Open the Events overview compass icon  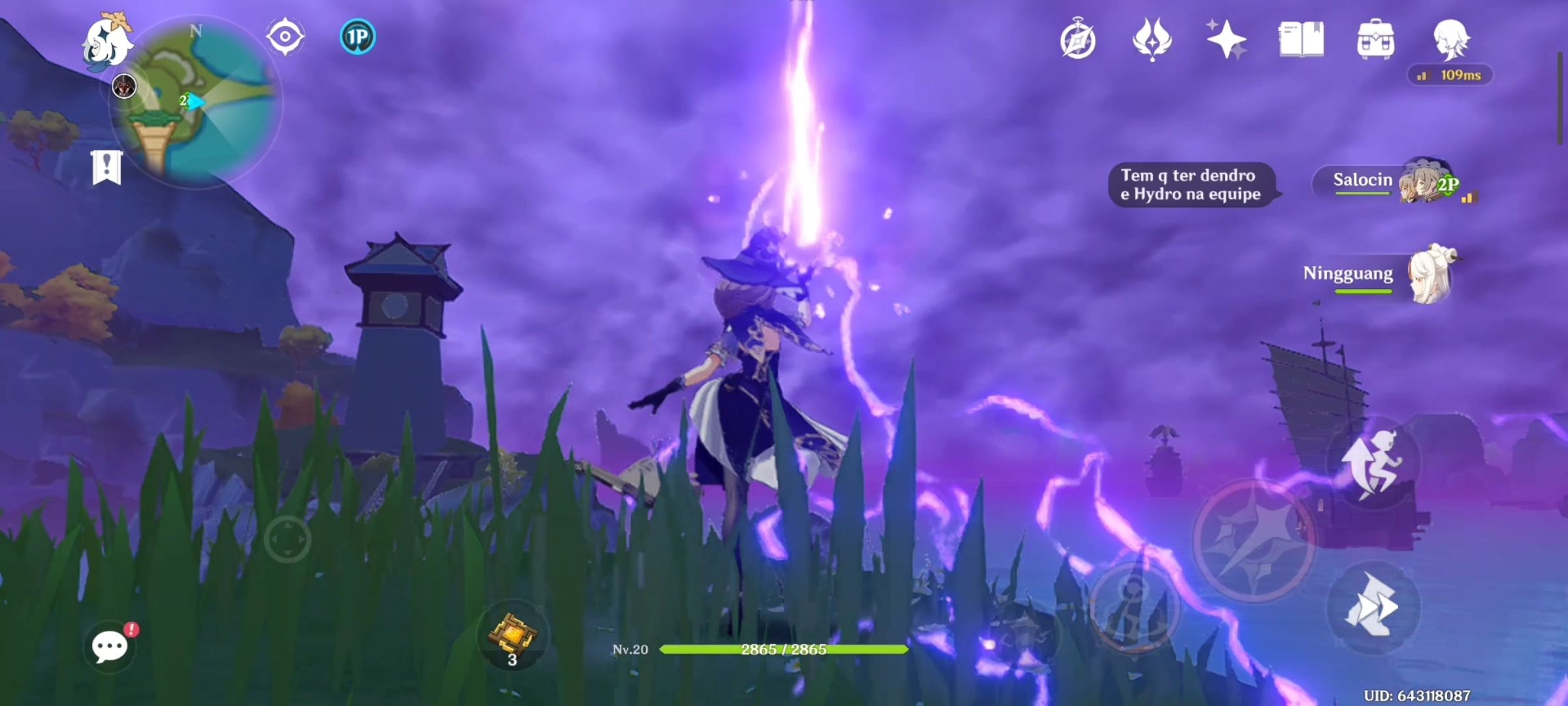tap(1079, 41)
